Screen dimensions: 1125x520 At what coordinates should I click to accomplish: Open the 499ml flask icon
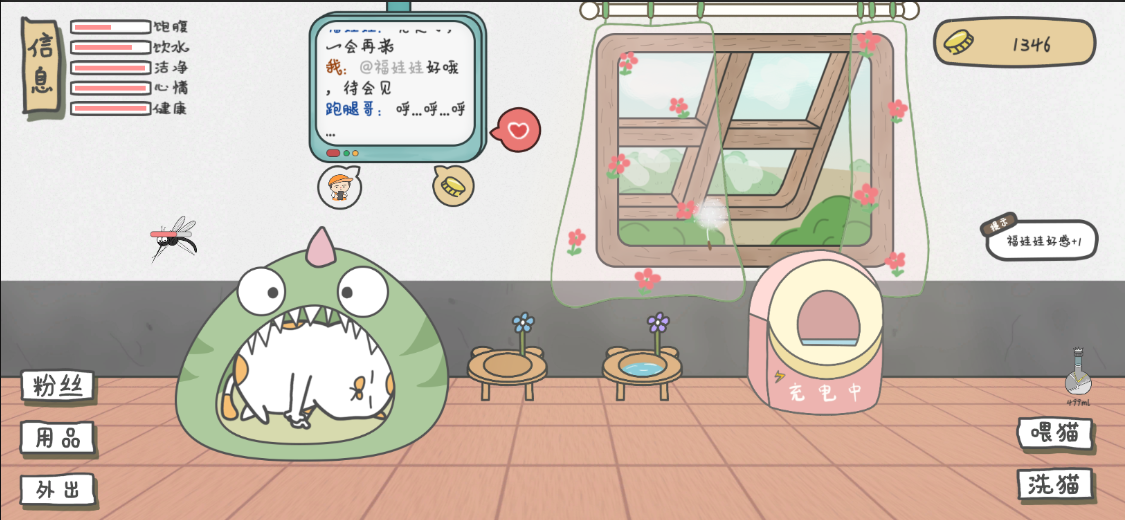(1077, 376)
